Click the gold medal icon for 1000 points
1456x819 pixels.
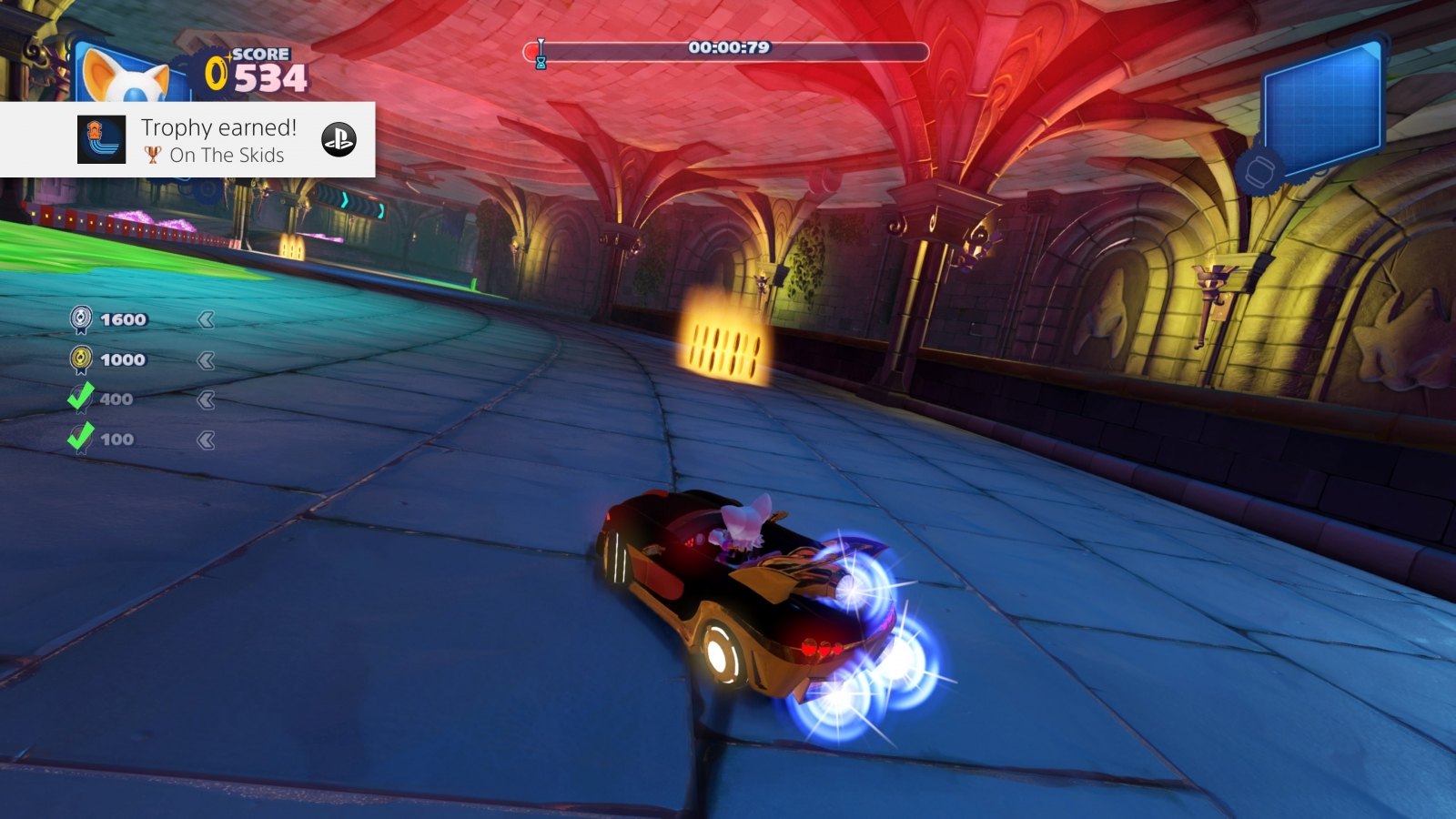82,359
